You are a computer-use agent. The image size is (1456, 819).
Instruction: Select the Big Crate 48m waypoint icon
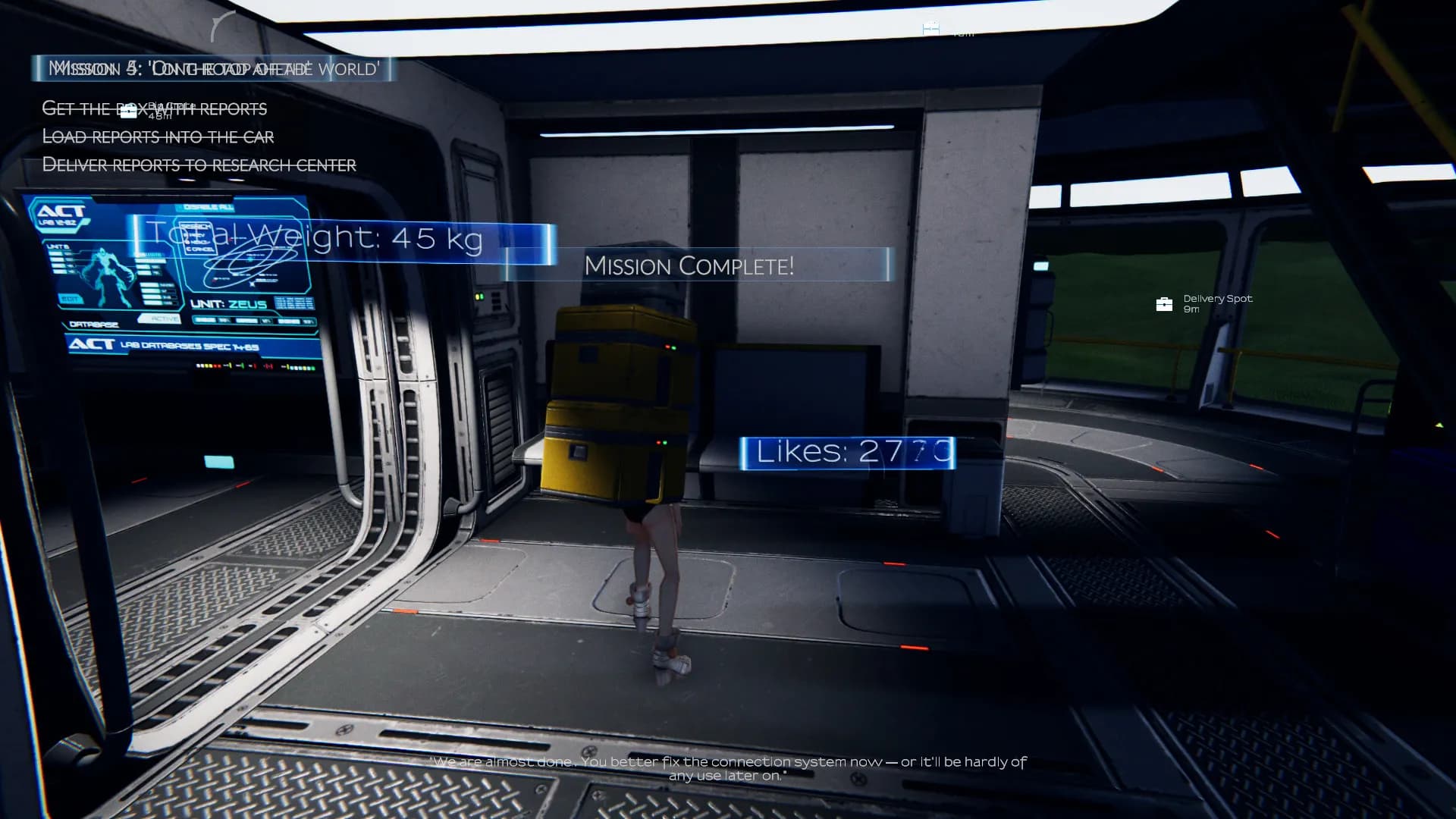tap(129, 112)
